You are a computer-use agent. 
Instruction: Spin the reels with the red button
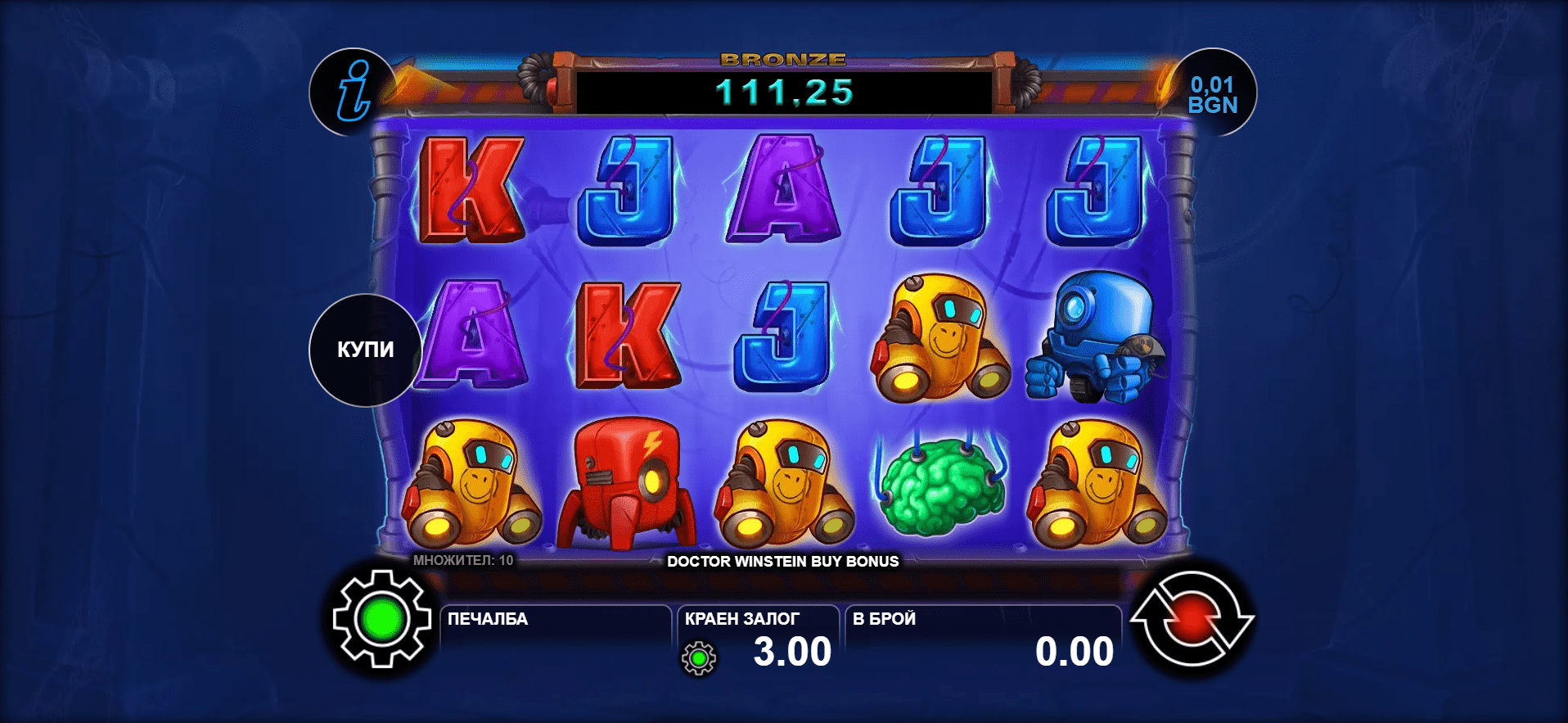tap(1192, 619)
